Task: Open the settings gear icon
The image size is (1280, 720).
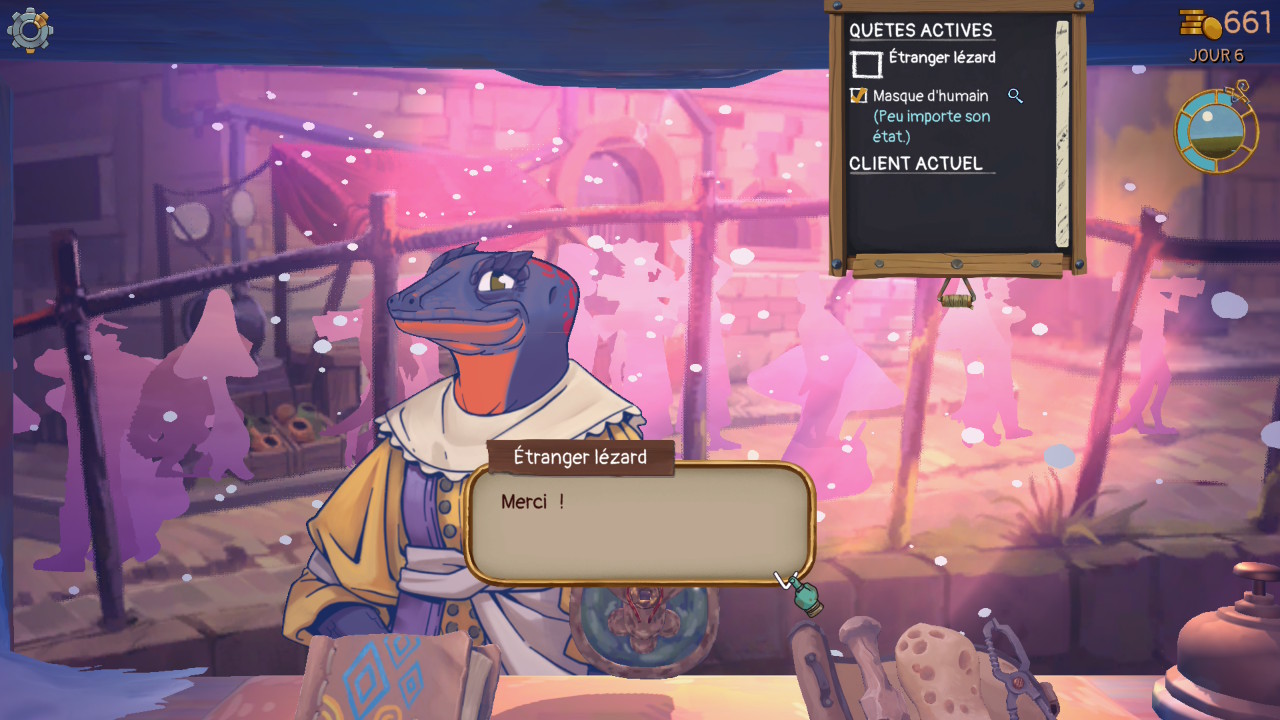Action: point(30,30)
